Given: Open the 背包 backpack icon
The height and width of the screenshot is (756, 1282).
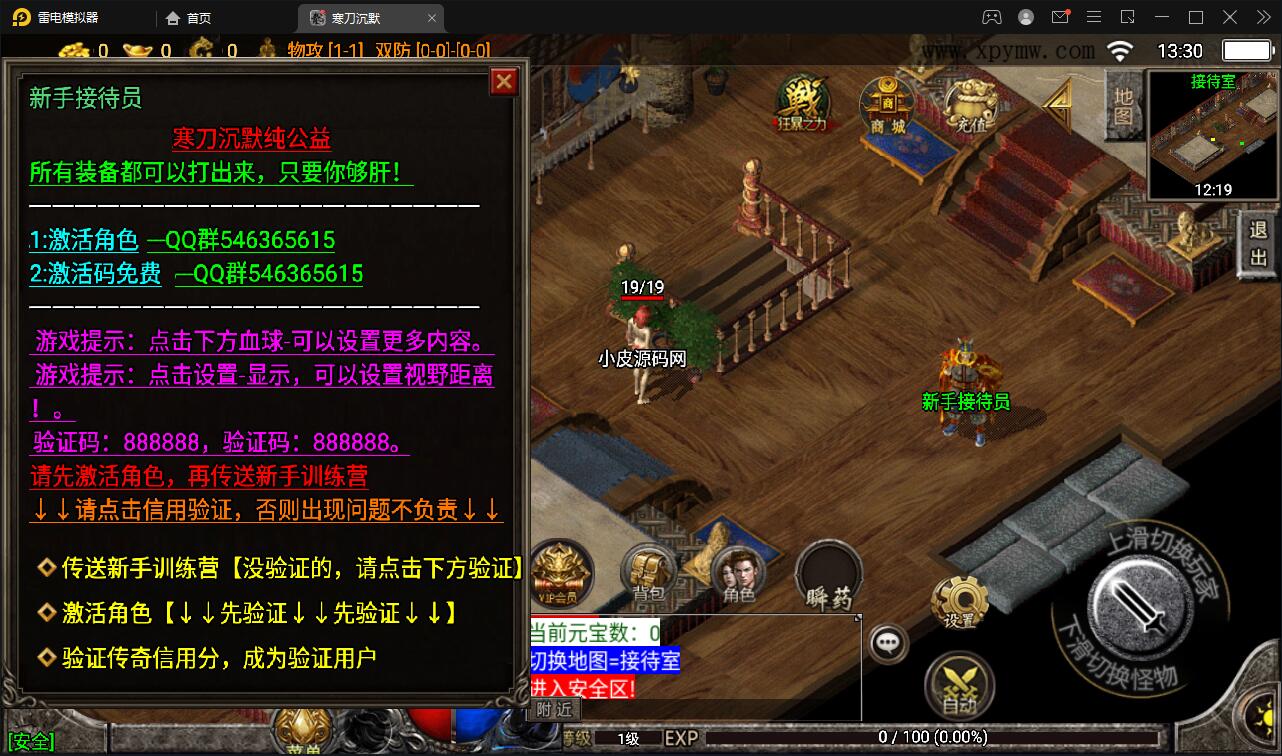Looking at the screenshot, I should click(647, 572).
